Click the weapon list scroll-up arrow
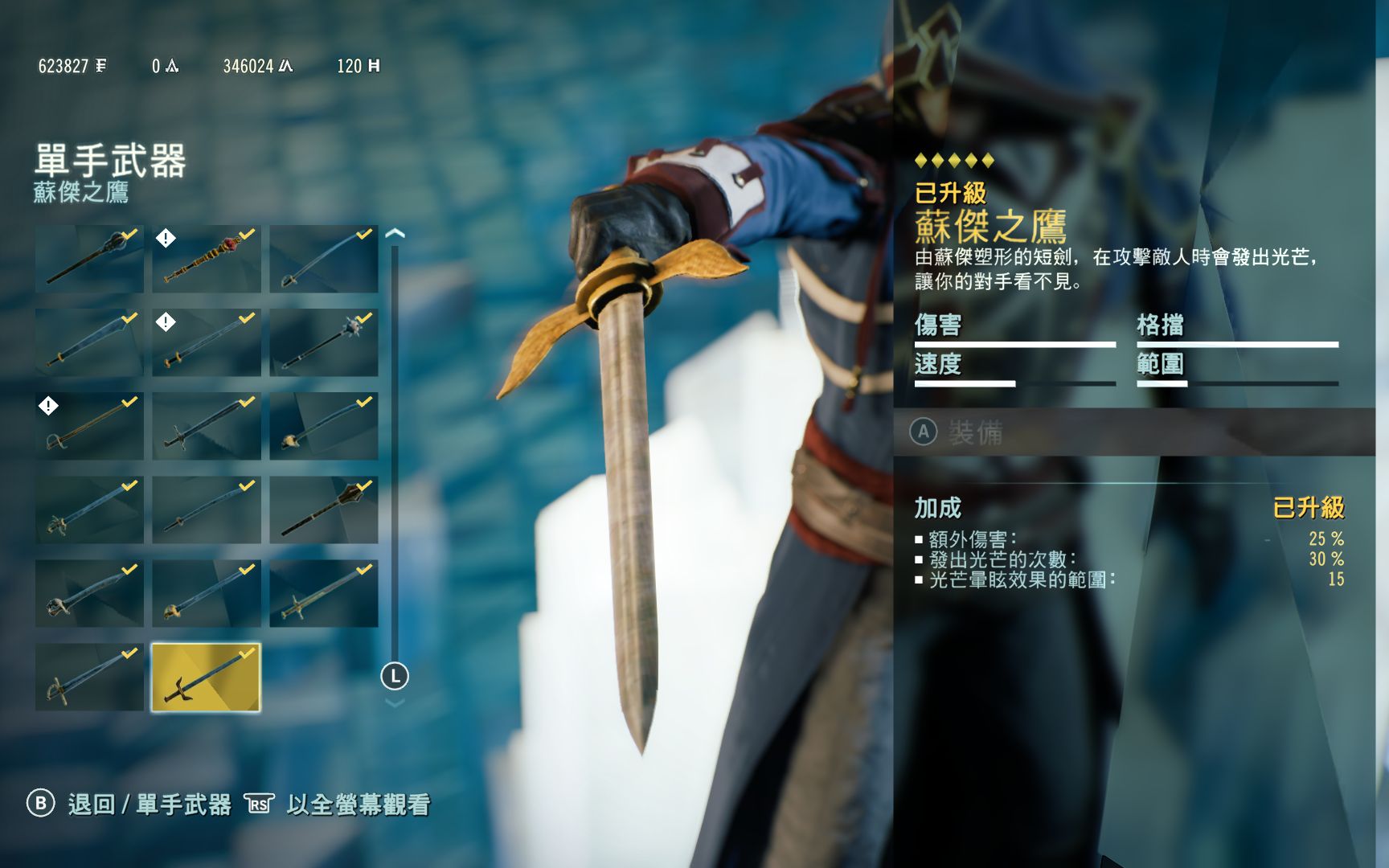 point(395,234)
